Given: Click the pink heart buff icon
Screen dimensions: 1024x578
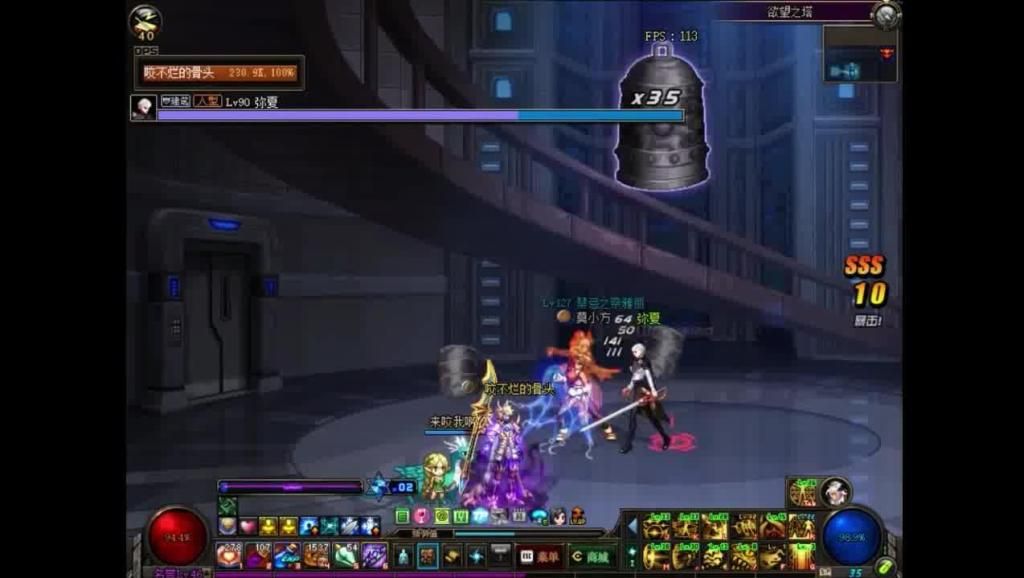Looking at the screenshot, I should 248,526.
